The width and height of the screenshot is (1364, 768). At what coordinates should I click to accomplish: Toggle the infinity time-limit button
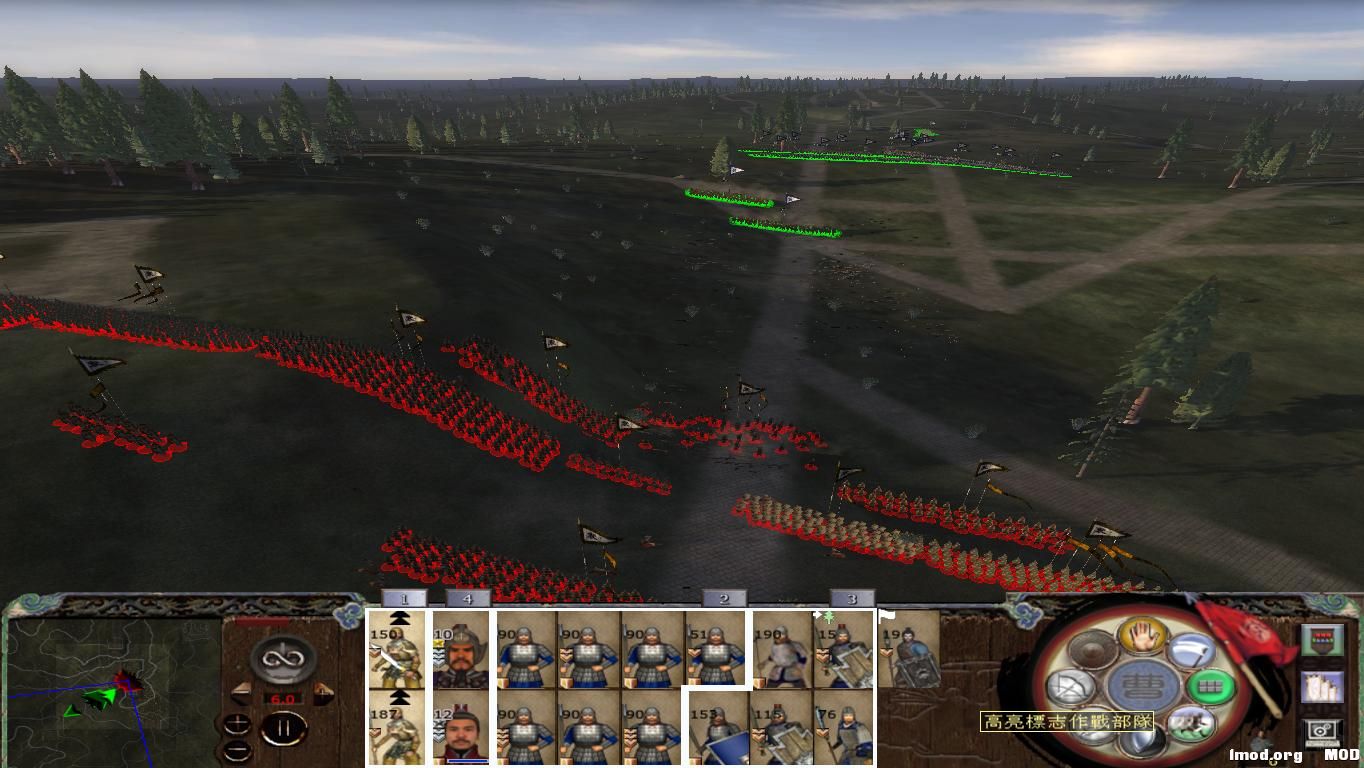tap(284, 660)
